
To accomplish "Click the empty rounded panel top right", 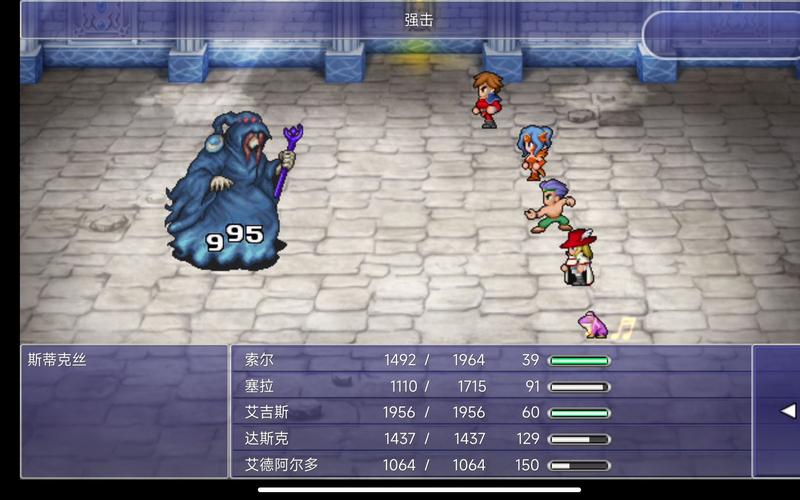I will 722,33.
